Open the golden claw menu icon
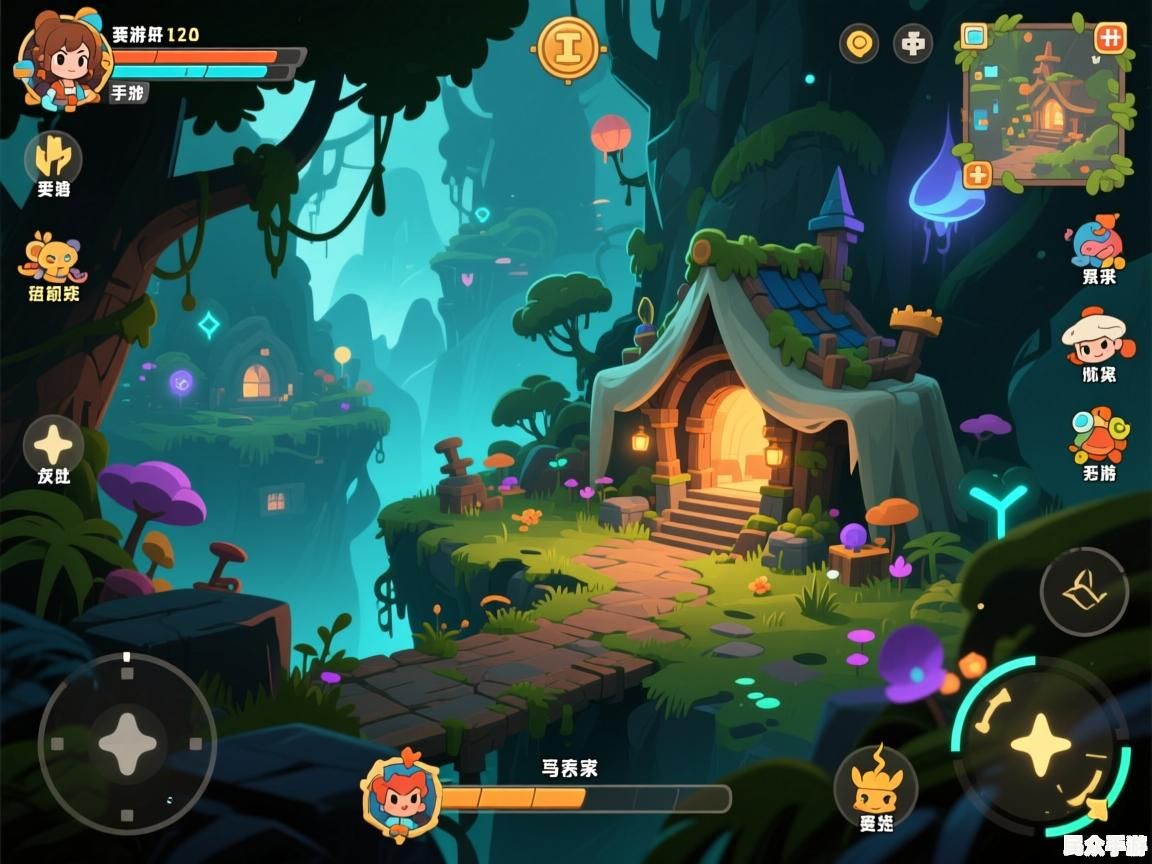This screenshot has height=864, width=1152. [53, 157]
